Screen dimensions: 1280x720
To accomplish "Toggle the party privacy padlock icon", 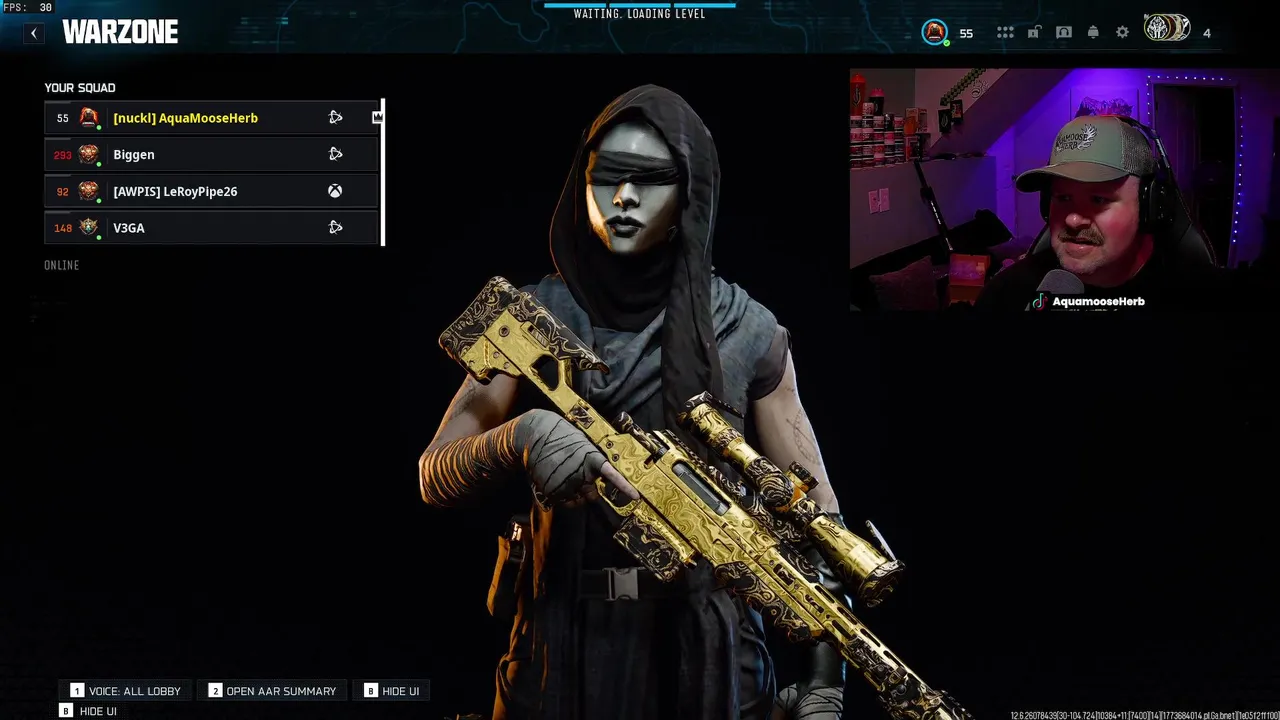I will [1034, 32].
